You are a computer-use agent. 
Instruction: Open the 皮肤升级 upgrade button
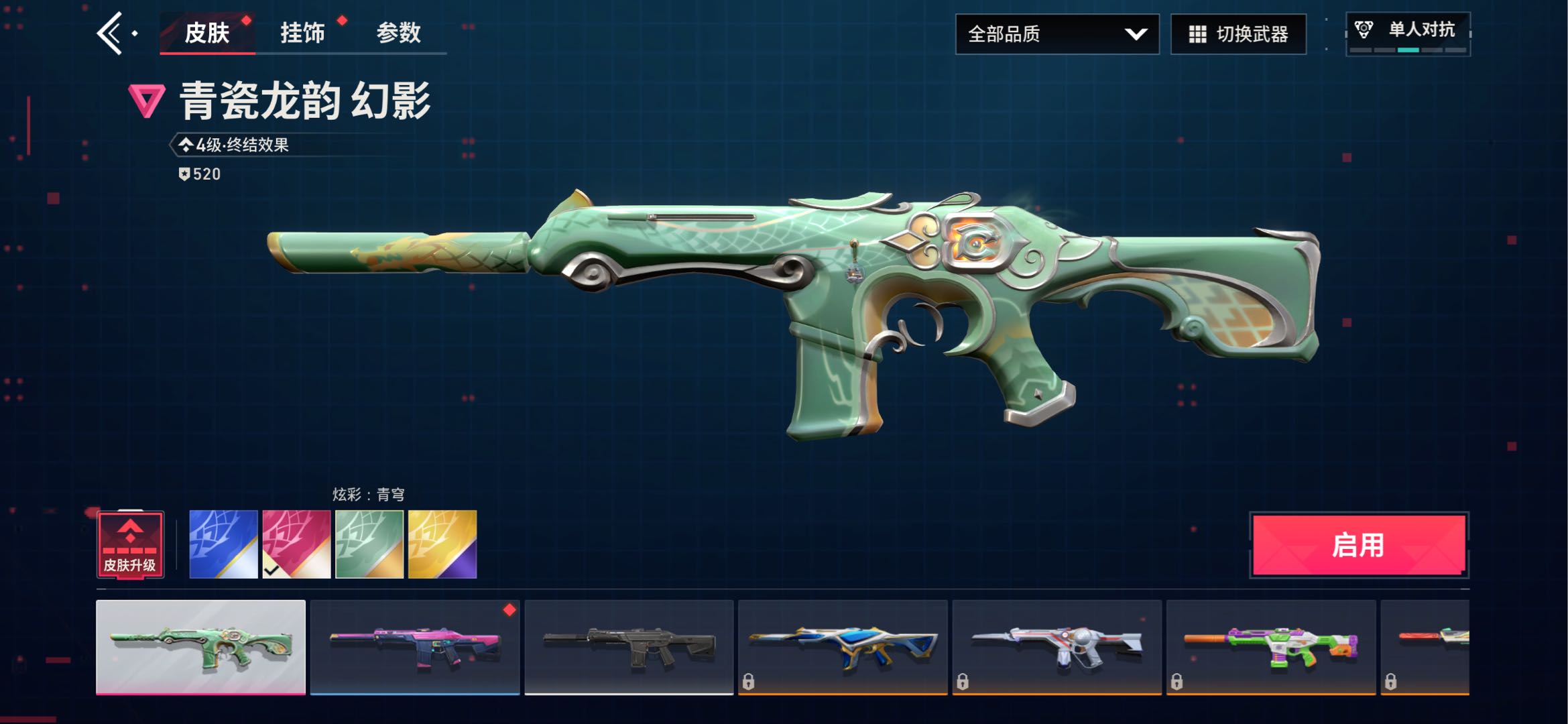130,544
